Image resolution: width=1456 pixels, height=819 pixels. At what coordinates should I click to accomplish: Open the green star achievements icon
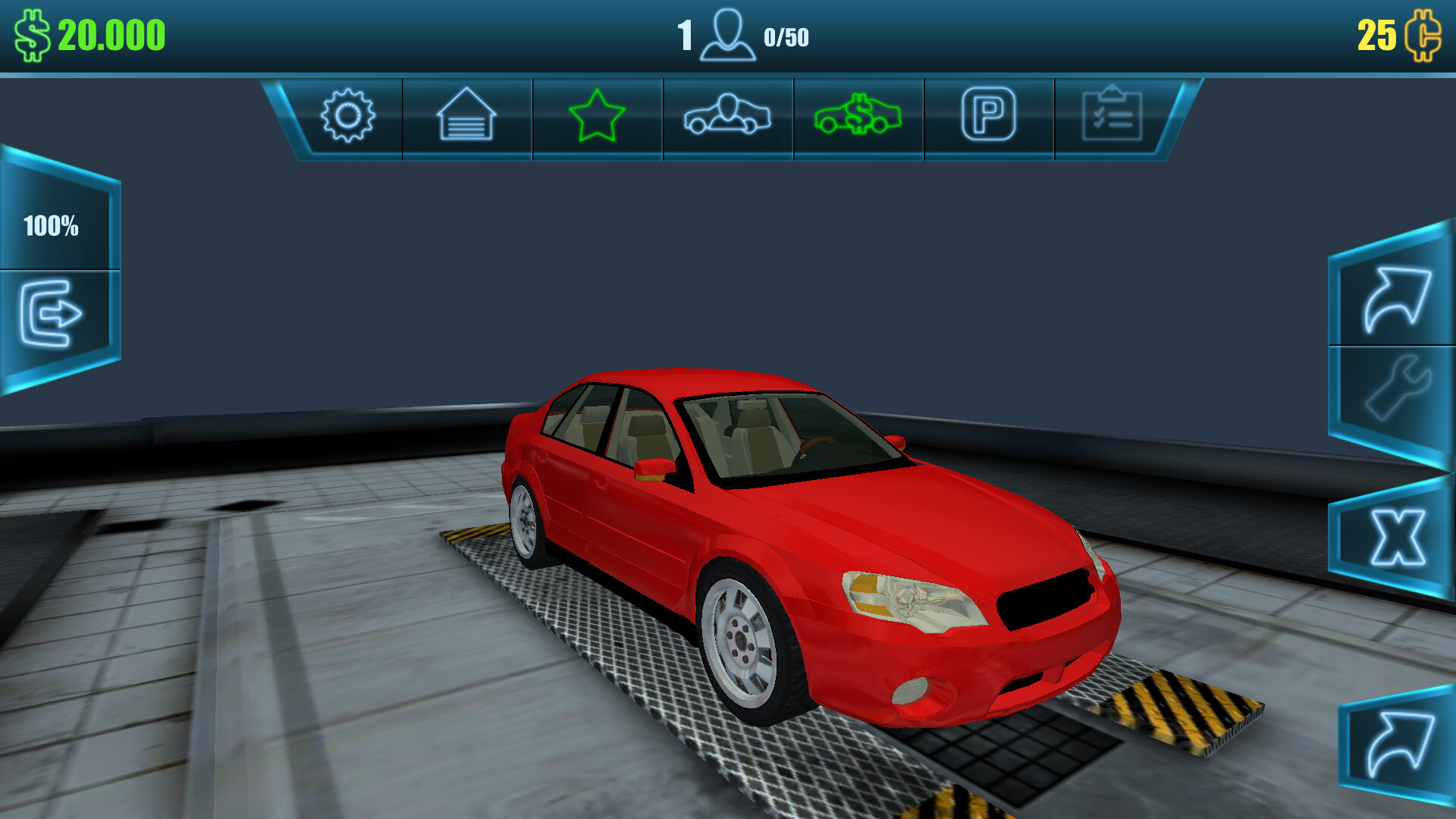(x=597, y=115)
